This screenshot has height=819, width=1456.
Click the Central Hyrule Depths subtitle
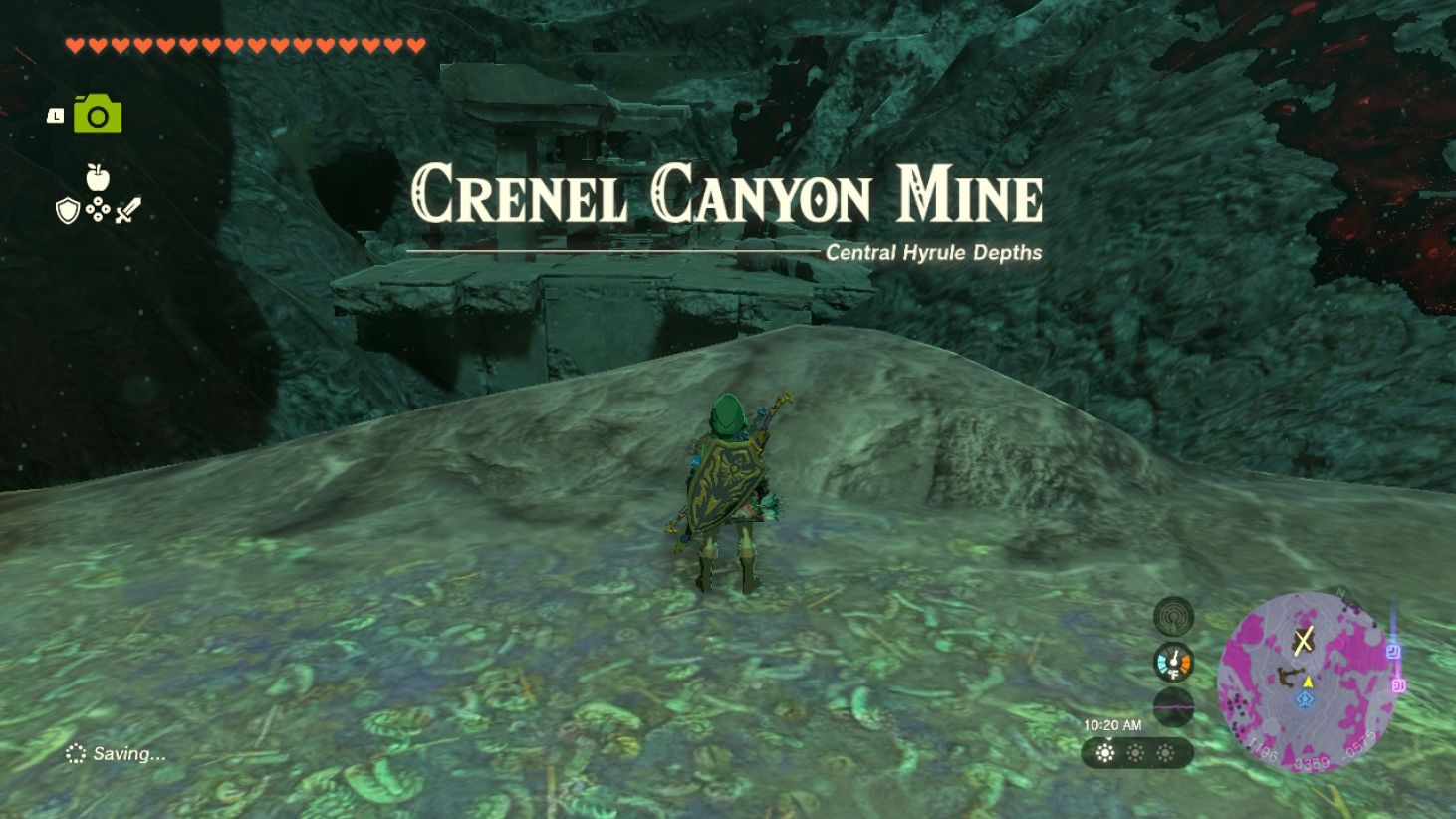(932, 252)
